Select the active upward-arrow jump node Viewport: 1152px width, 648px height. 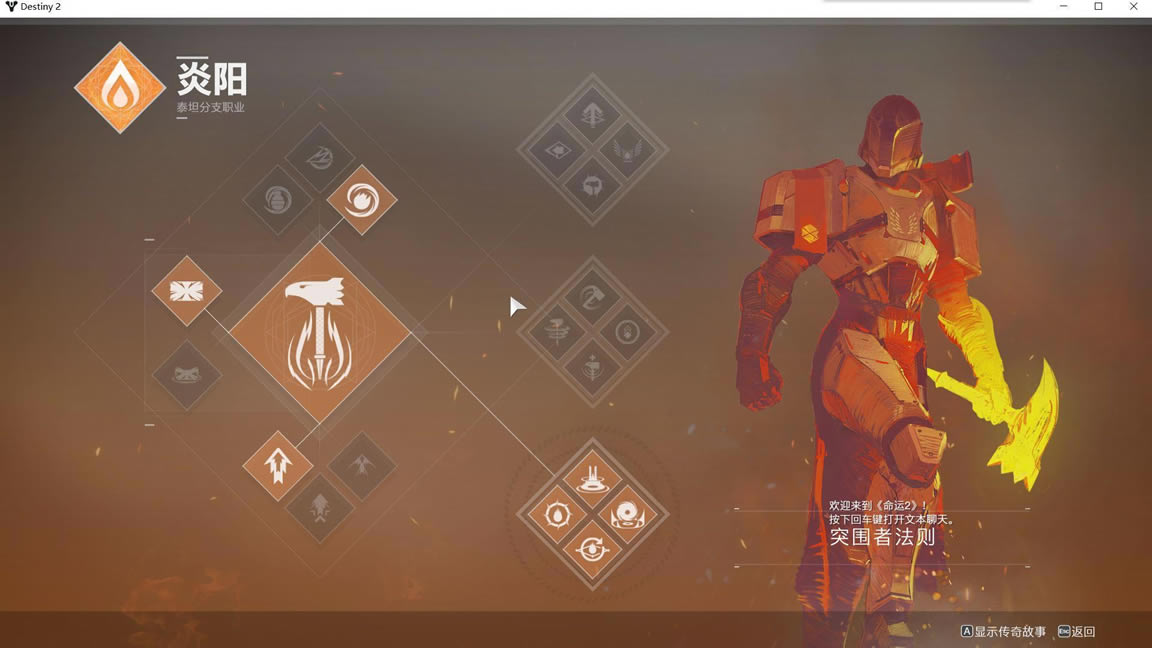278,465
